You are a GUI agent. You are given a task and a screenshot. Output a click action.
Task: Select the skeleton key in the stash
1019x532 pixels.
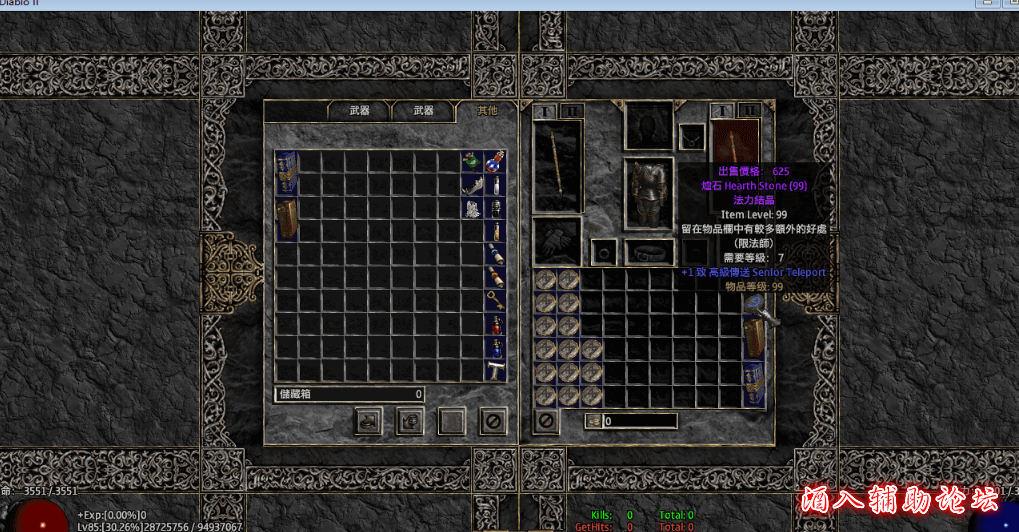[x=494, y=299]
